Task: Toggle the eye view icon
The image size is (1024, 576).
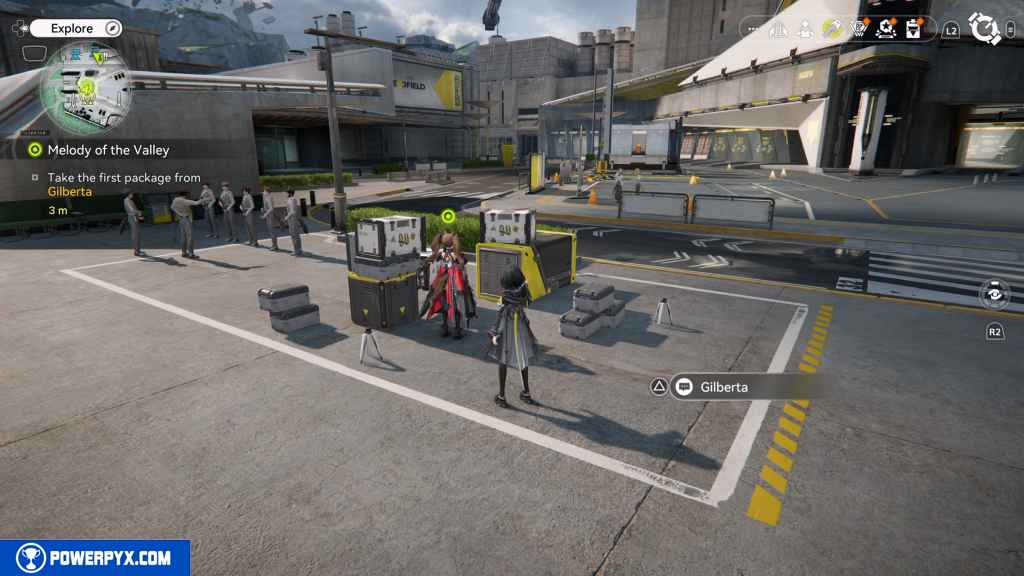Action: [x=994, y=294]
